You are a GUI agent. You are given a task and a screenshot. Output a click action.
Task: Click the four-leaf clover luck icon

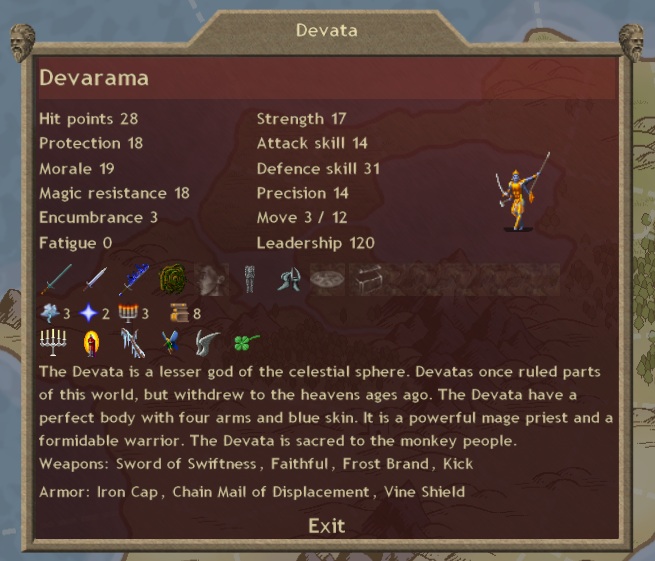(246, 343)
